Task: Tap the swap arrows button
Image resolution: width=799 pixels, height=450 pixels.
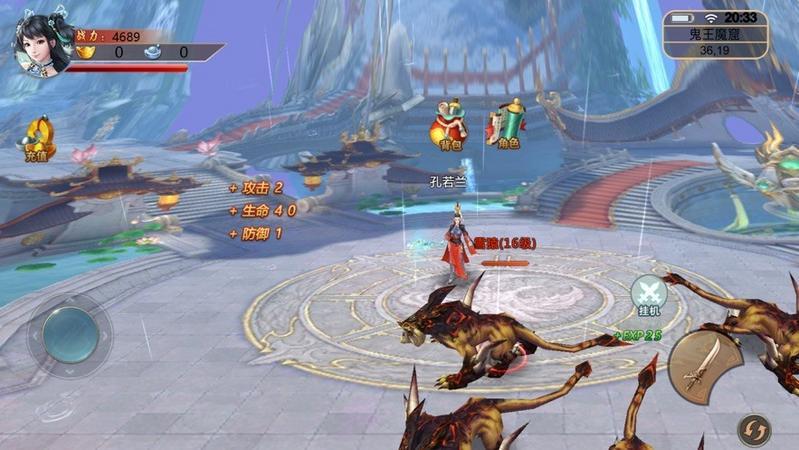Action: [x=753, y=430]
